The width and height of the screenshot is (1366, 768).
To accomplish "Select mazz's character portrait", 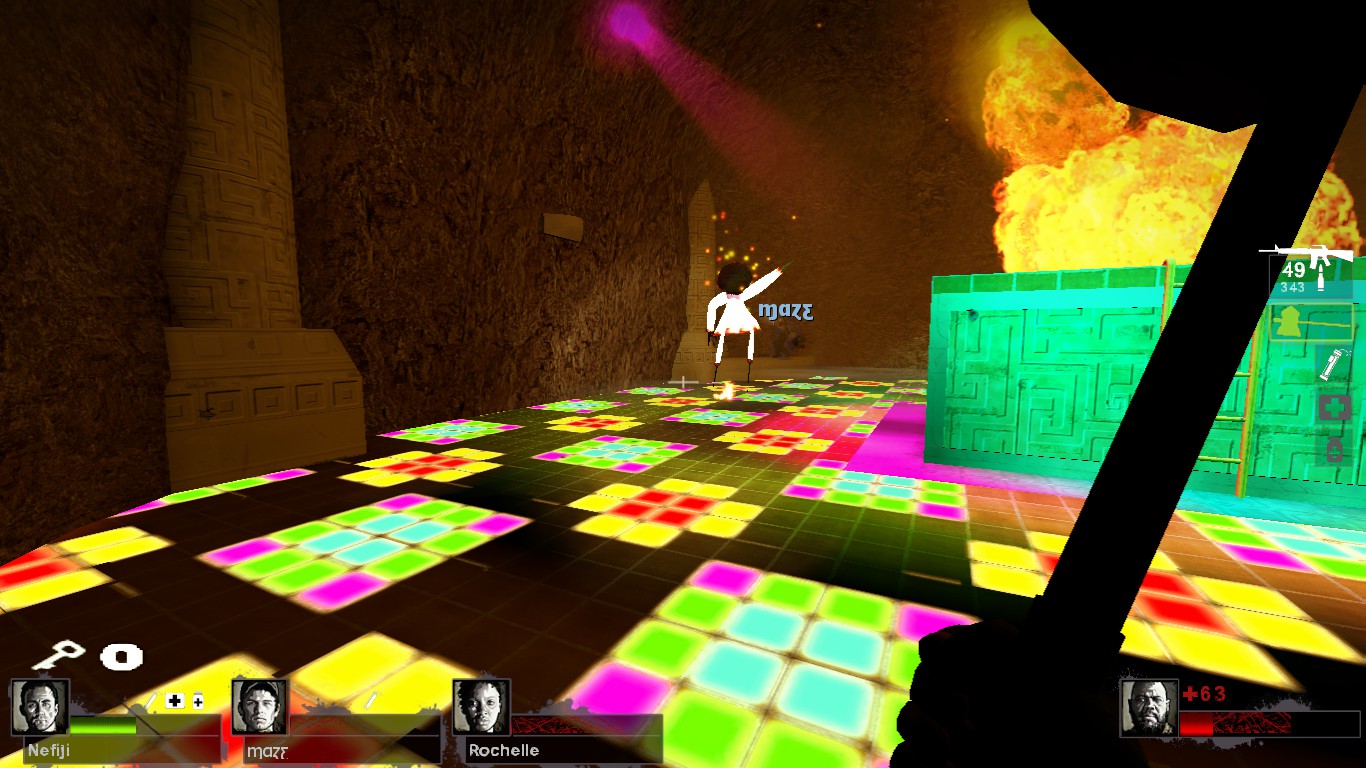I will click(x=260, y=708).
